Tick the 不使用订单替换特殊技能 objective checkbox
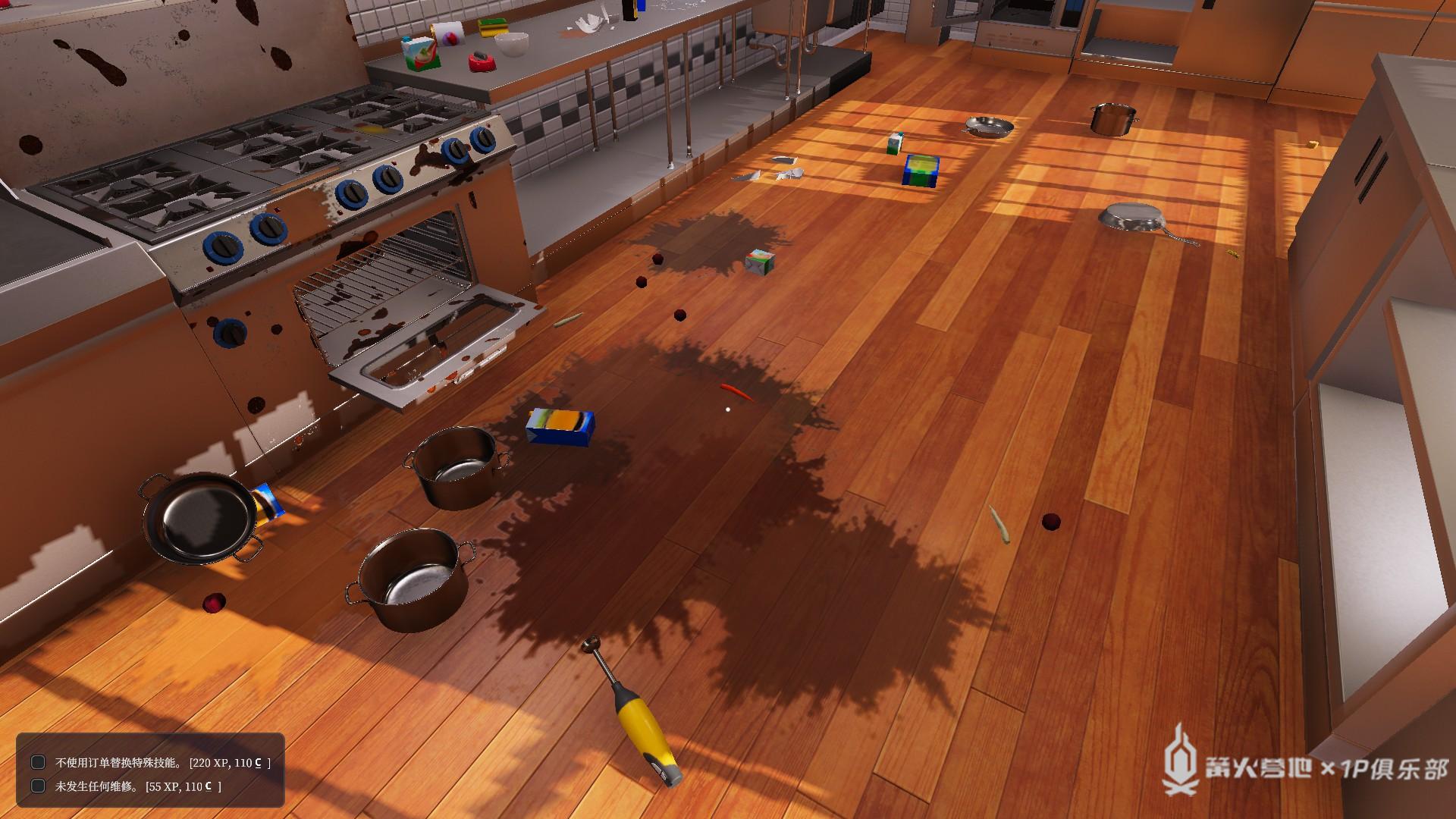This screenshot has width=1456, height=819. coord(38,762)
